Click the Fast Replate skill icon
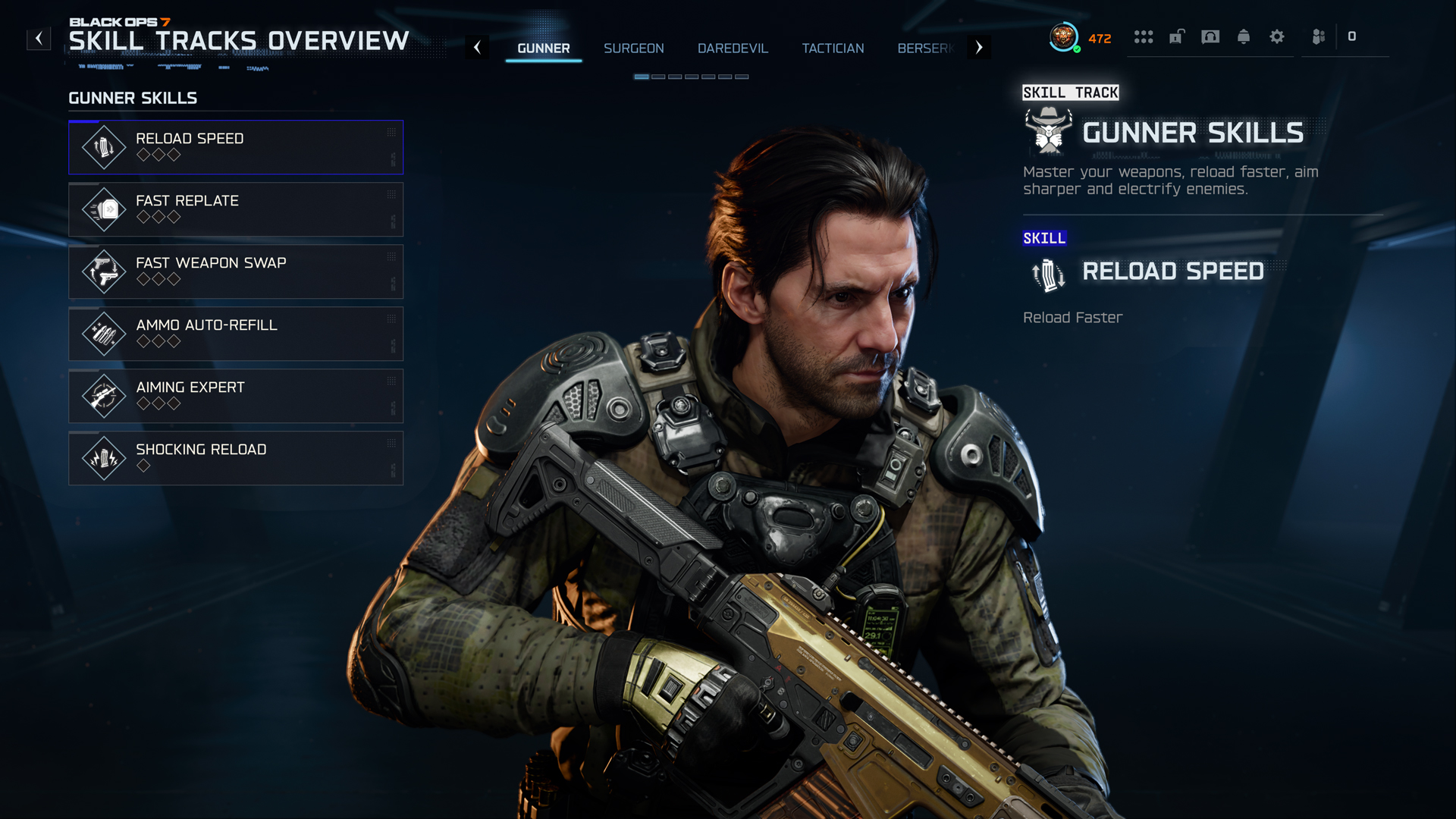The image size is (1456, 819). tap(104, 209)
